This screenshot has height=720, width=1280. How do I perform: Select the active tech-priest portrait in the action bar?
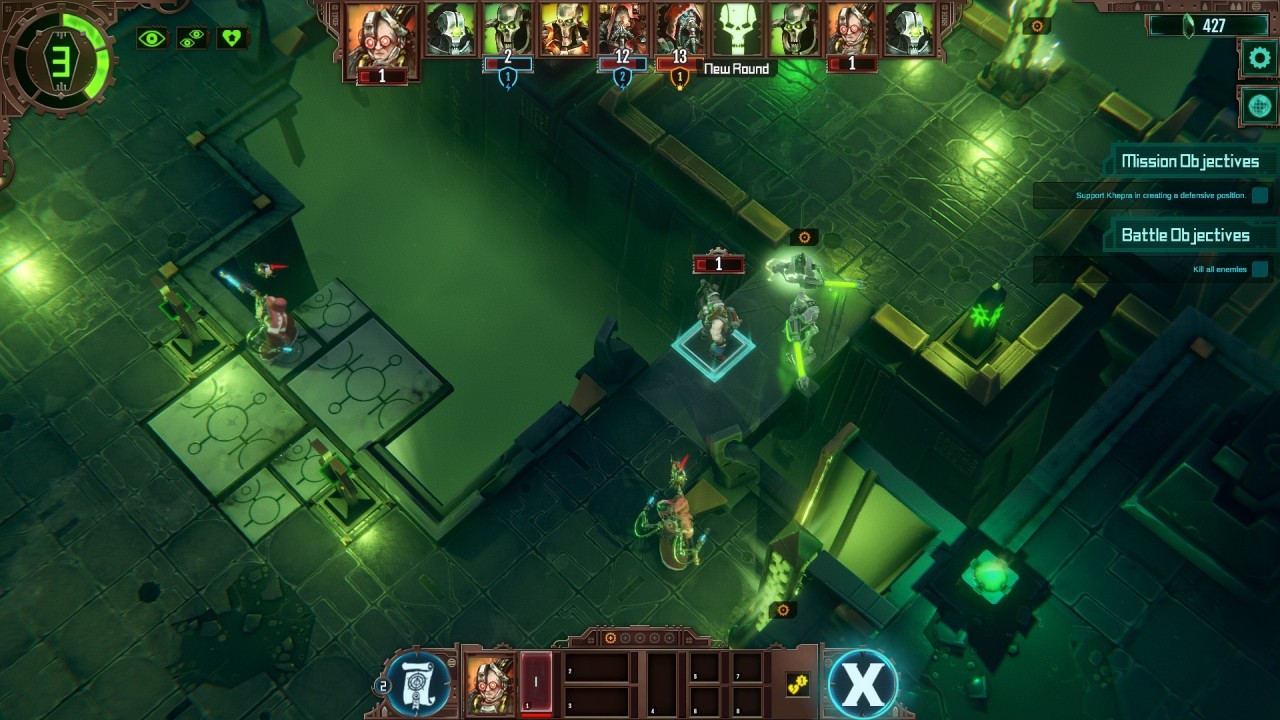click(490, 682)
